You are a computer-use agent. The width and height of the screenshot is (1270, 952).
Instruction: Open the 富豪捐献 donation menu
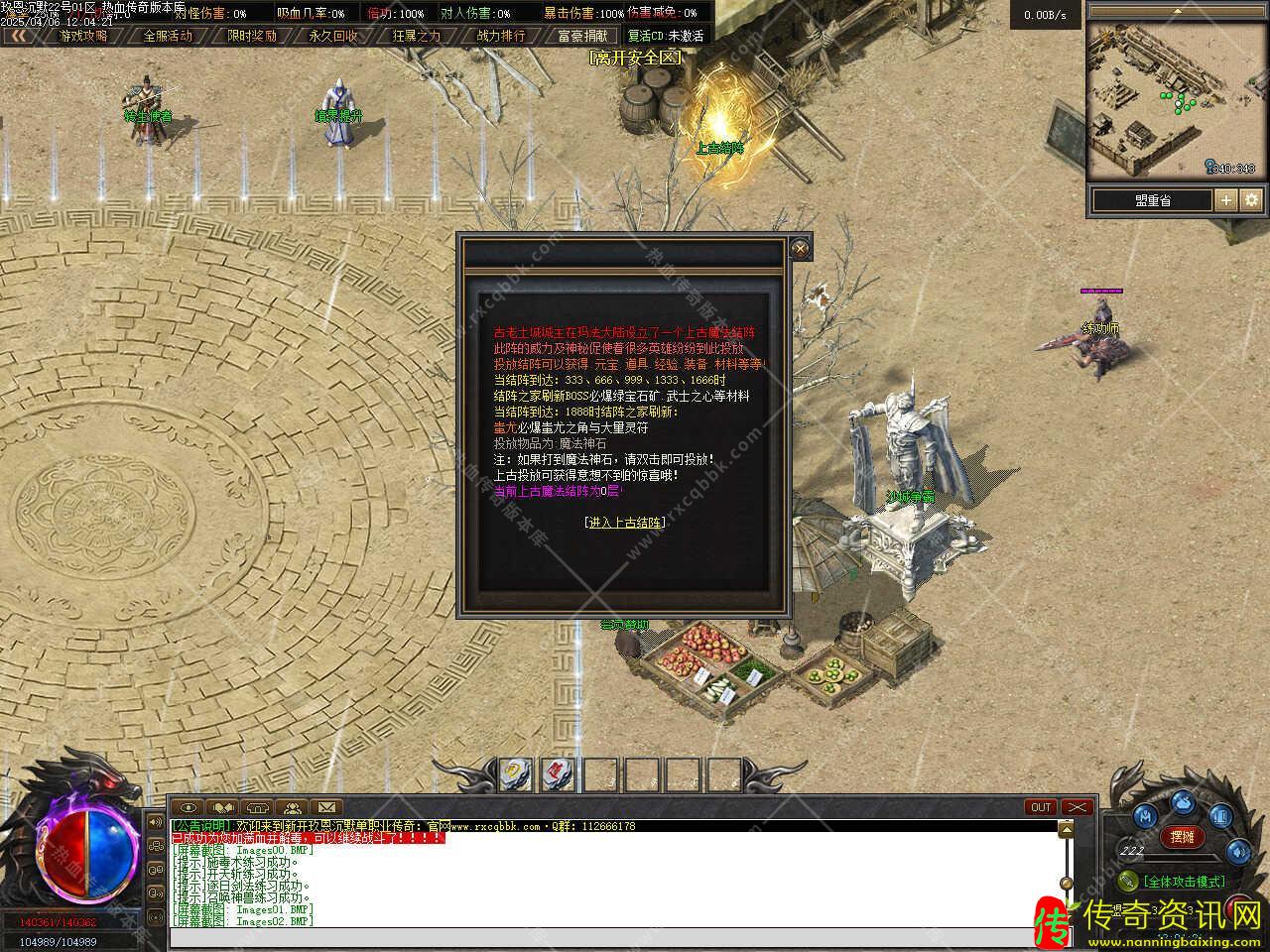583,36
